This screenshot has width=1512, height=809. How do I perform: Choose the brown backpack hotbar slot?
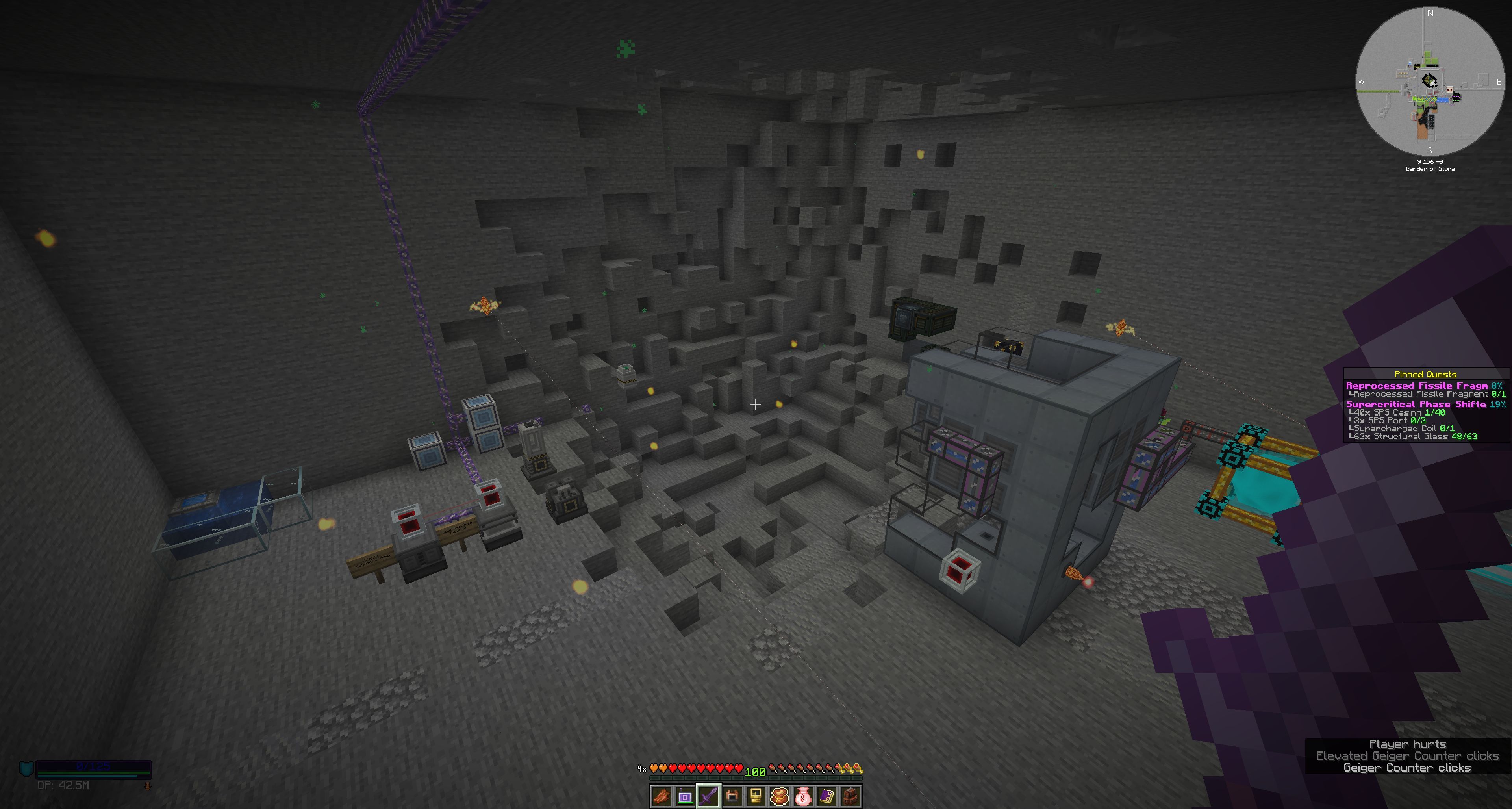pyautogui.click(x=780, y=797)
